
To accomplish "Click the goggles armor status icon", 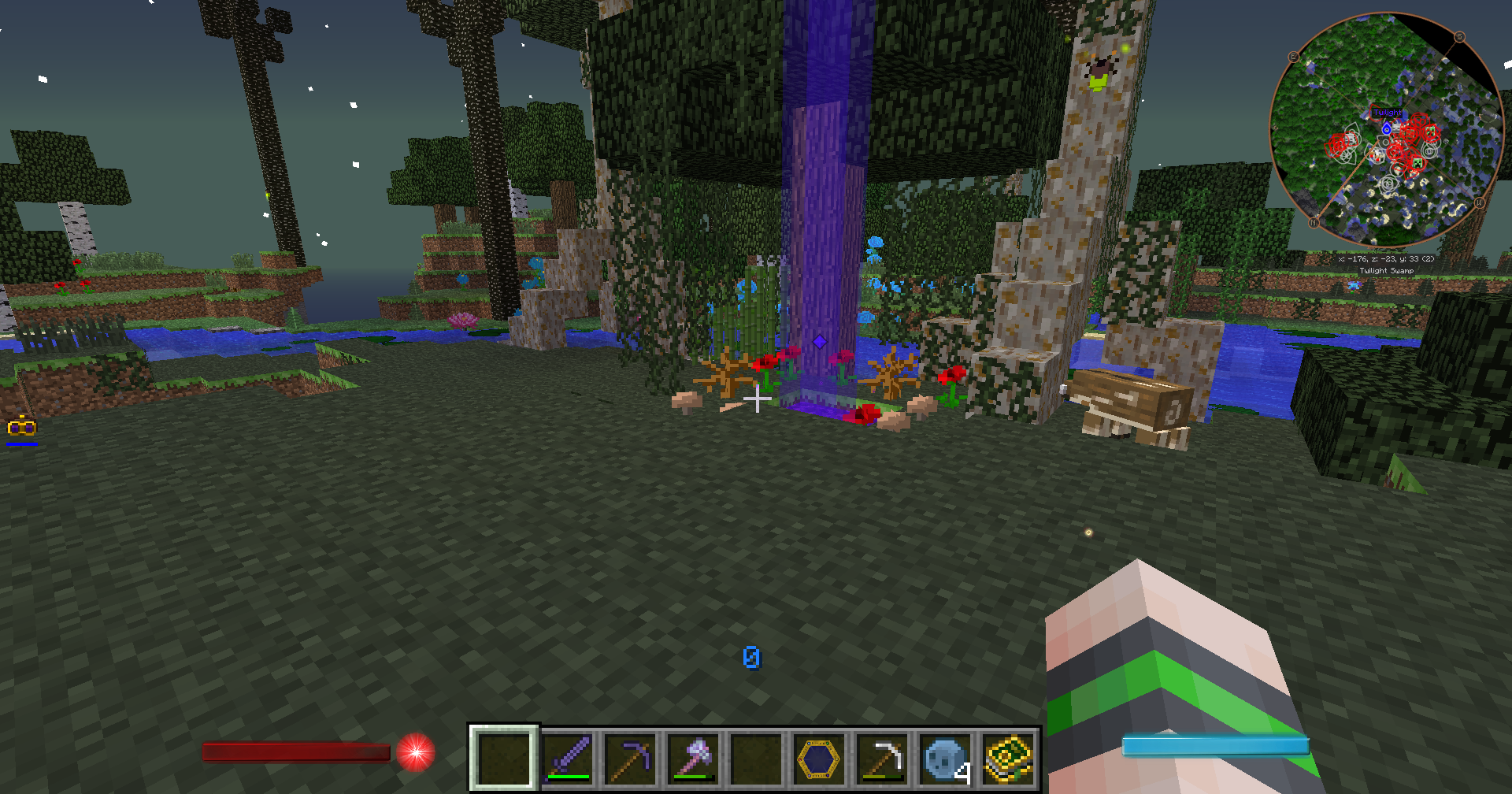I will pyautogui.click(x=21, y=428).
